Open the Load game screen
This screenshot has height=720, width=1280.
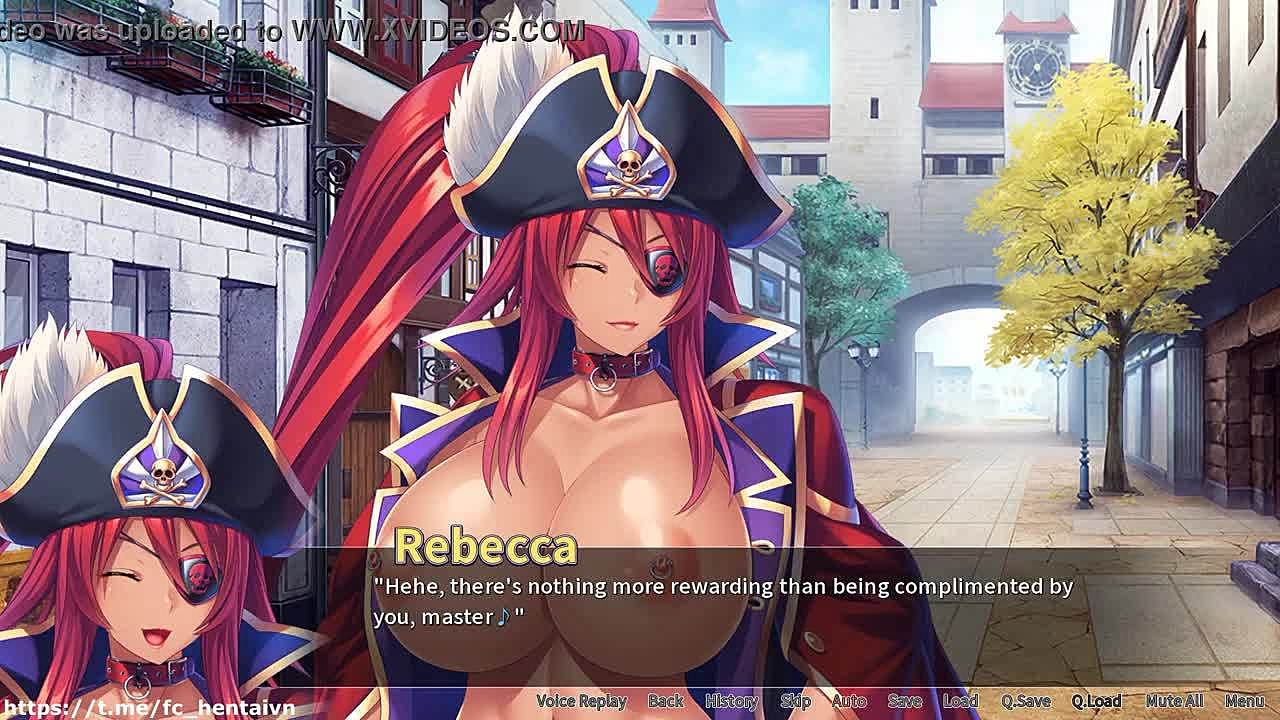point(960,701)
